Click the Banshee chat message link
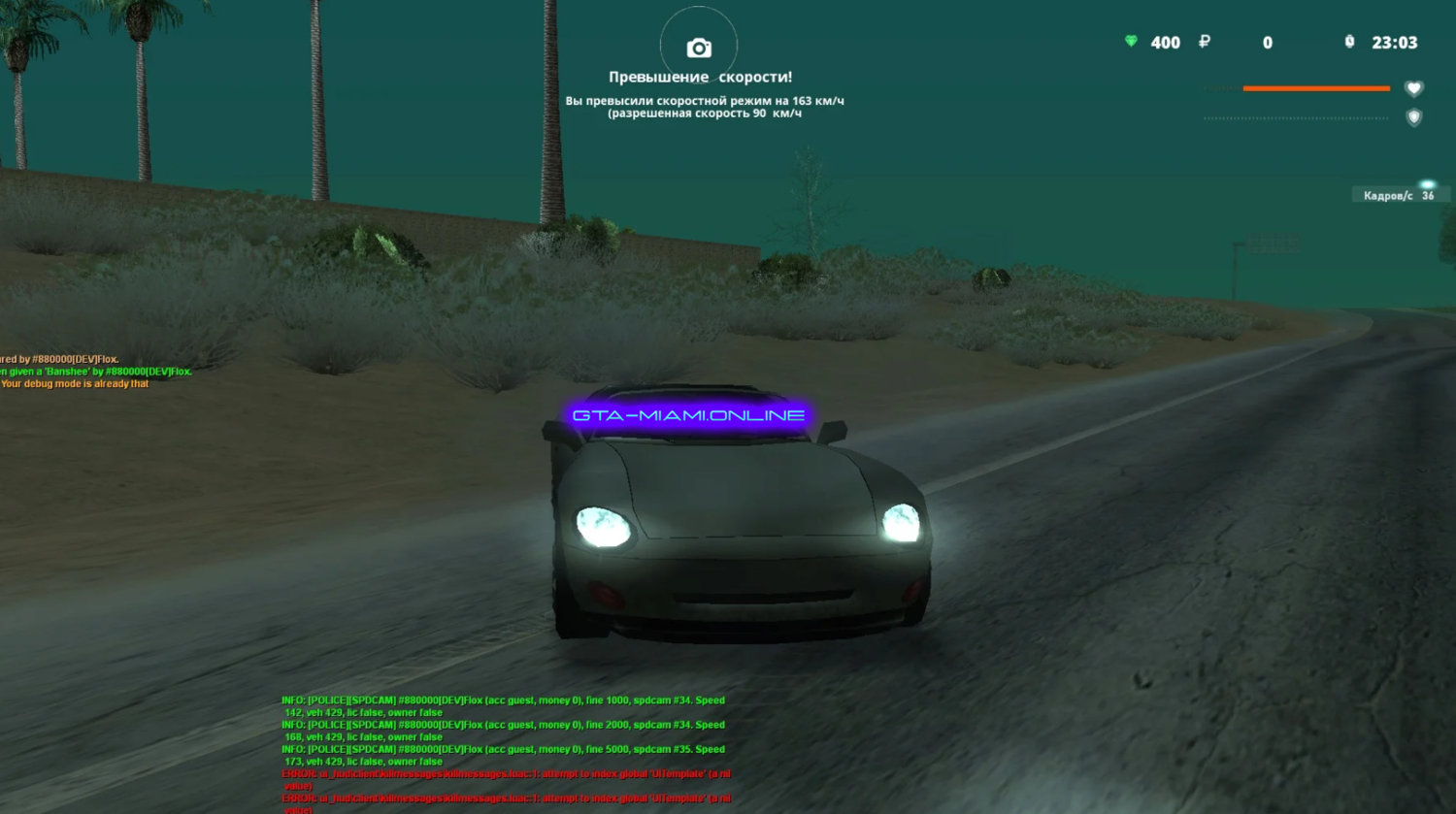This screenshot has height=814, width=1456. 95,372
